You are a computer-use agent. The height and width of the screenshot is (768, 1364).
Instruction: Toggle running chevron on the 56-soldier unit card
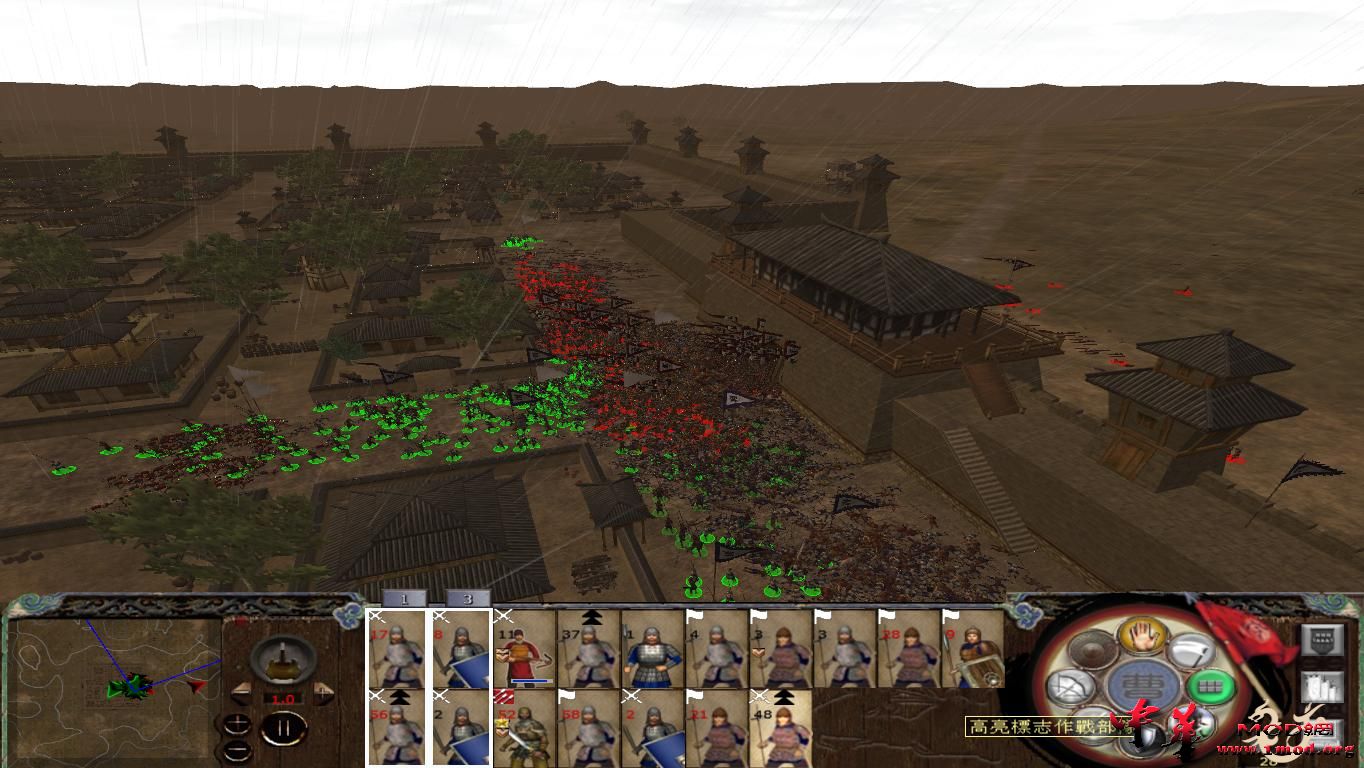399,698
